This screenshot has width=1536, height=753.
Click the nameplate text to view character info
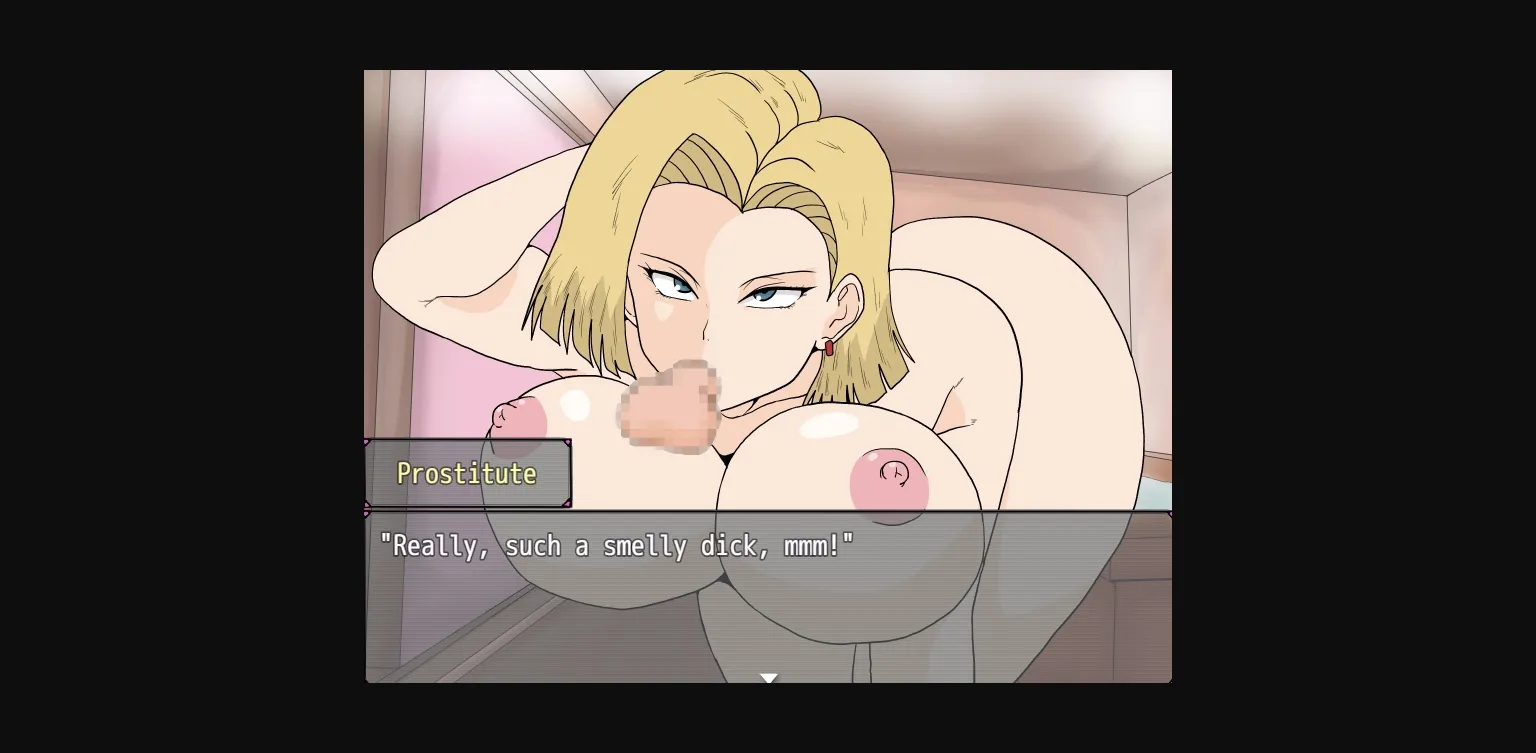point(466,473)
